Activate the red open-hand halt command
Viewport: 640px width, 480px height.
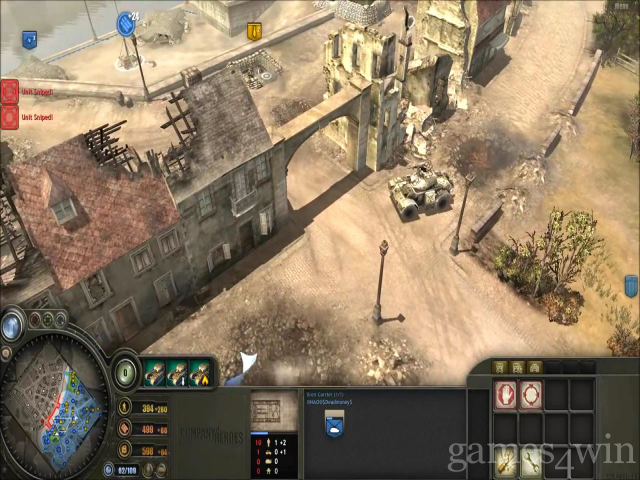pyautogui.click(x=505, y=394)
